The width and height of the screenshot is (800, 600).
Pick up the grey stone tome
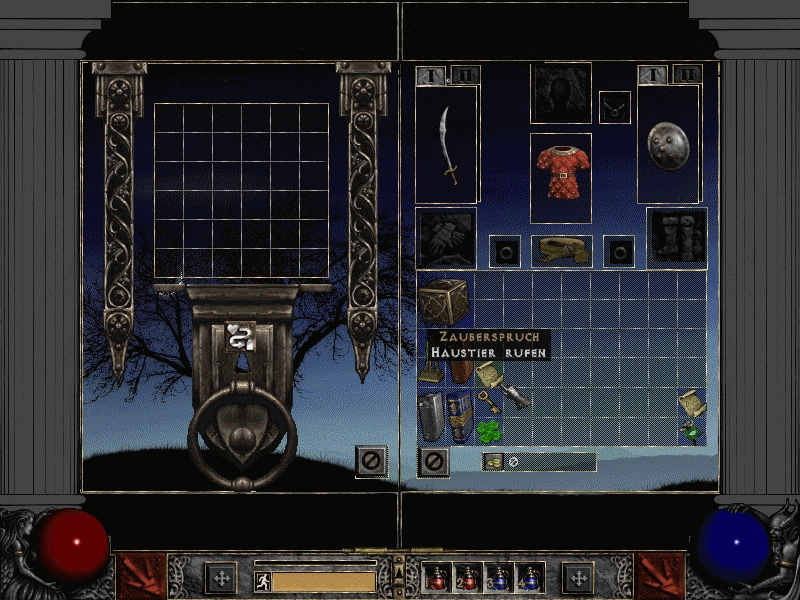[x=431, y=417]
